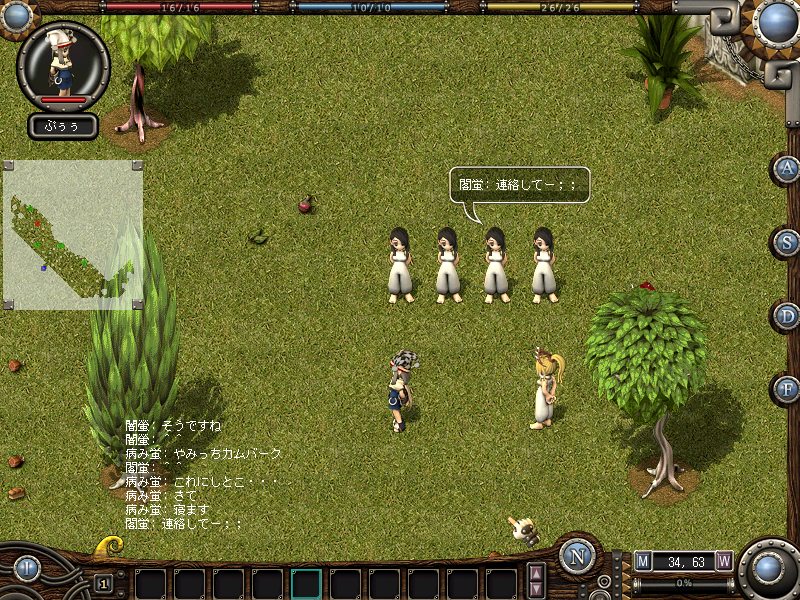Select the teal-highlighted hotbar slot

pos(306,583)
